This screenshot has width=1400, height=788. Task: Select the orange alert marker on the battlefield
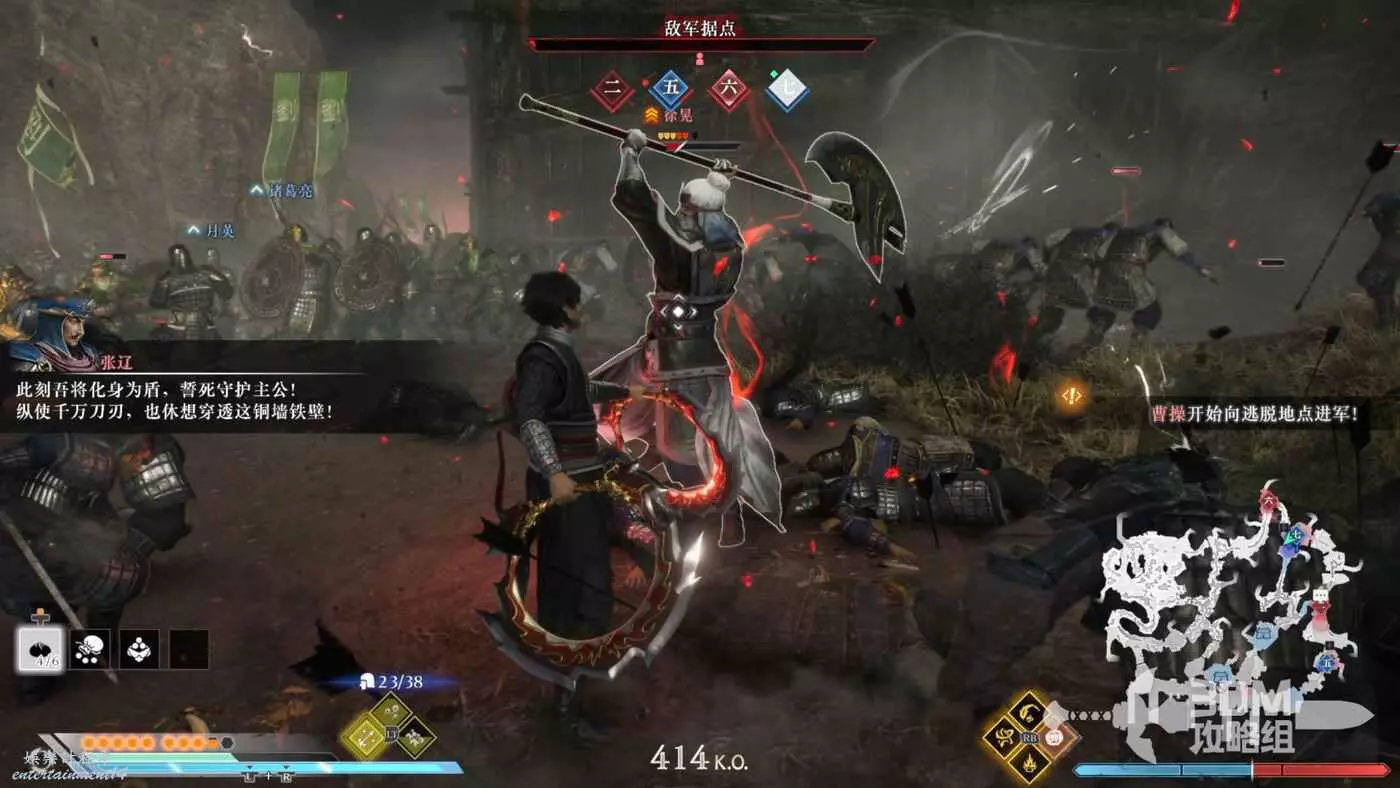(1072, 396)
